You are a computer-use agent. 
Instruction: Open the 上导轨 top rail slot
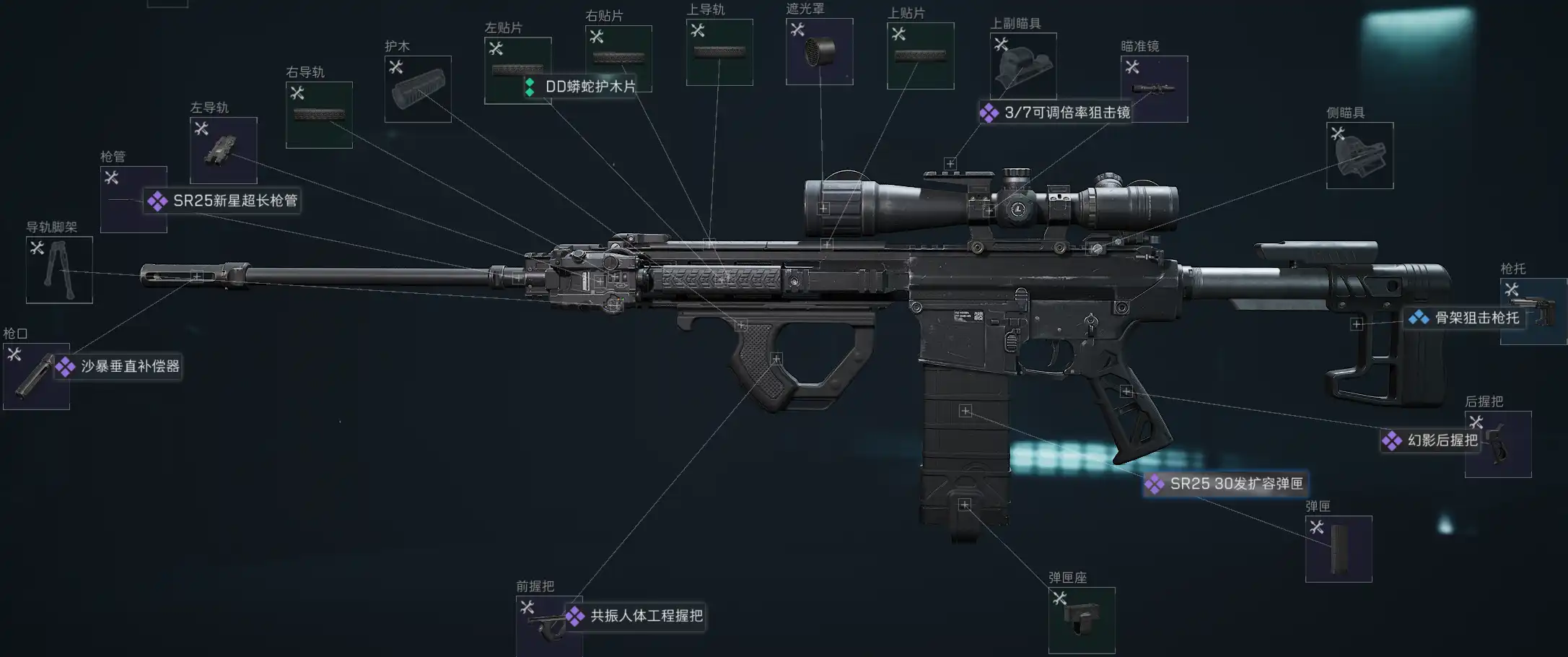[x=719, y=52]
